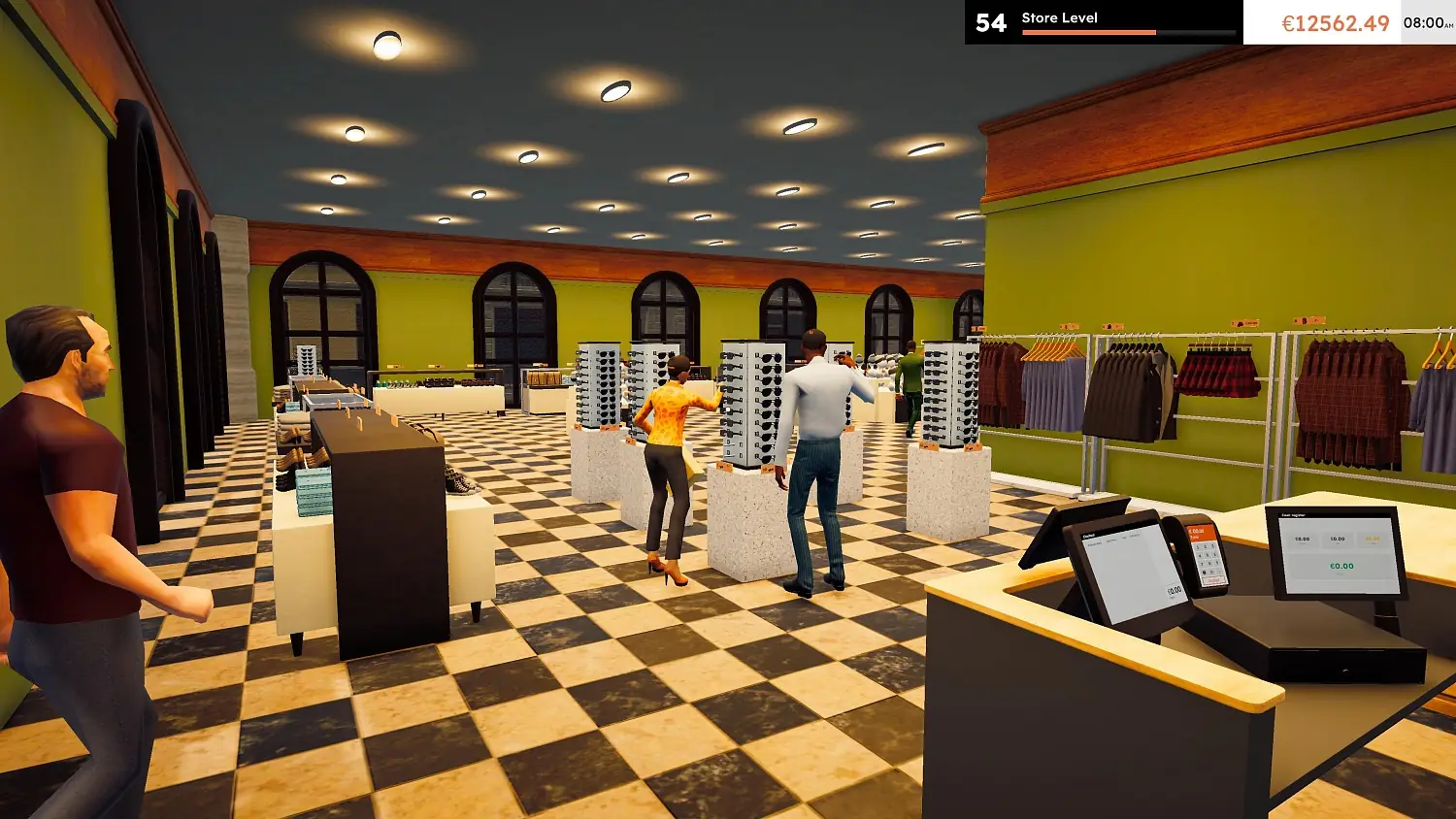Select the card payment terminal keypad
This screenshot has height=819, width=1456.
click(x=1208, y=559)
